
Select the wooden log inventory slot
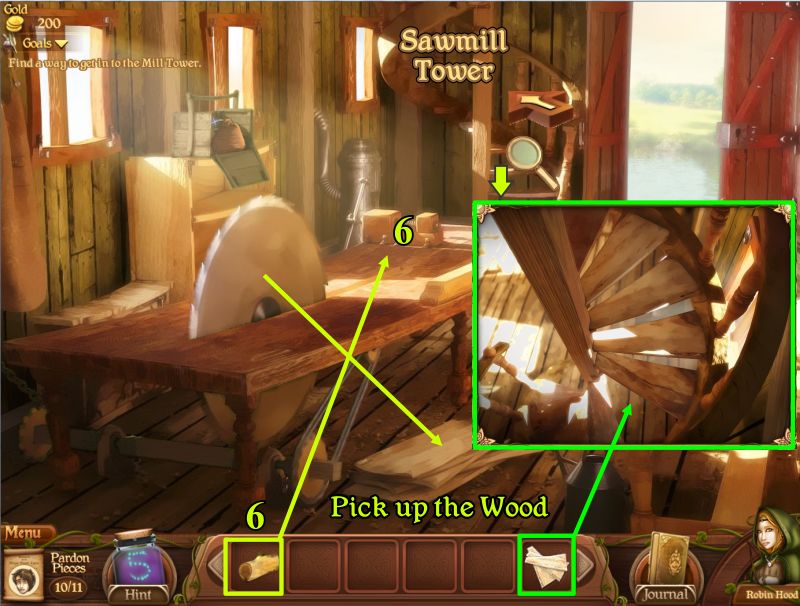254,567
